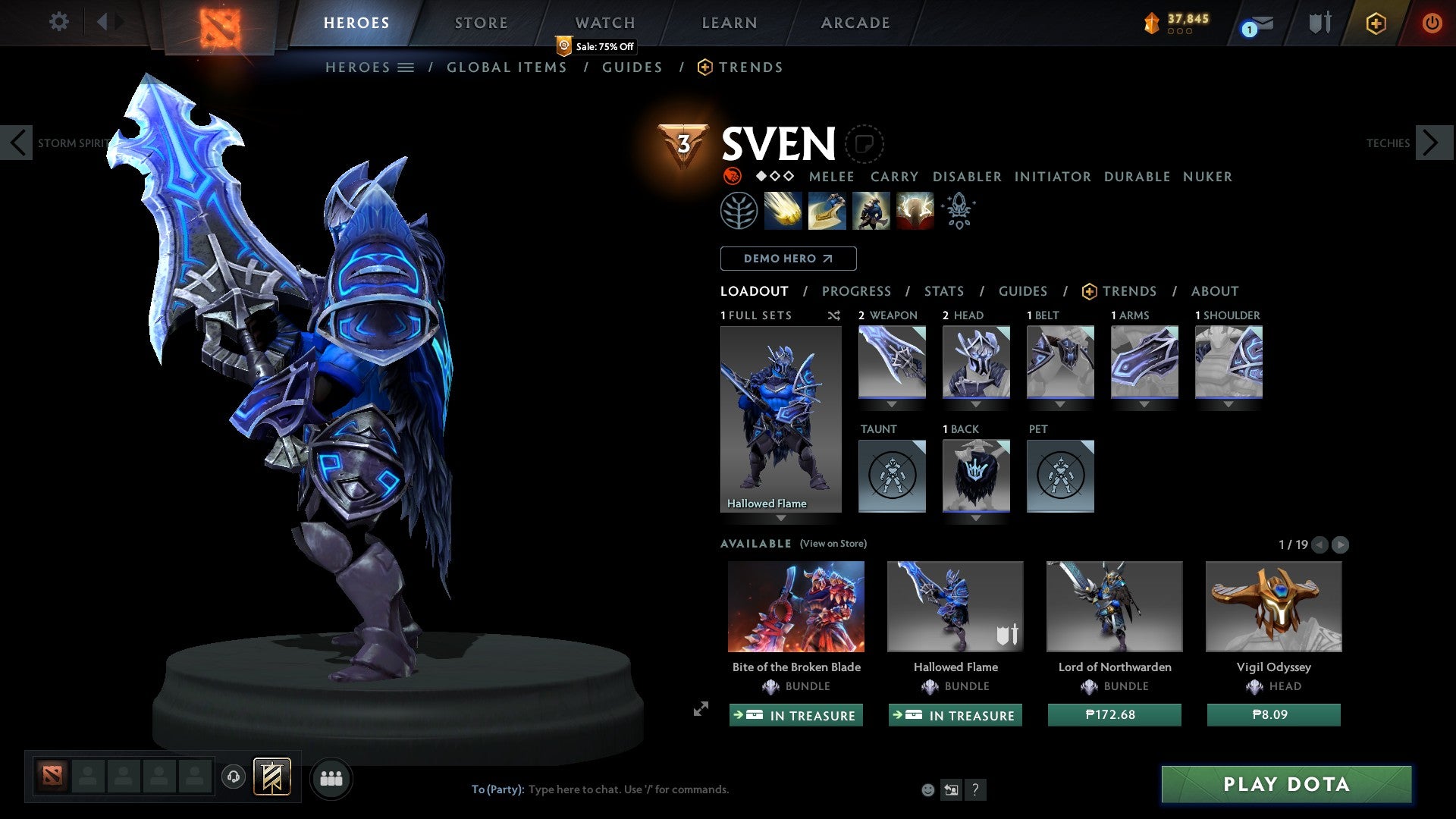Image resolution: width=1456 pixels, height=819 pixels.
Task: Open the Warcry ability icon
Action: click(871, 211)
